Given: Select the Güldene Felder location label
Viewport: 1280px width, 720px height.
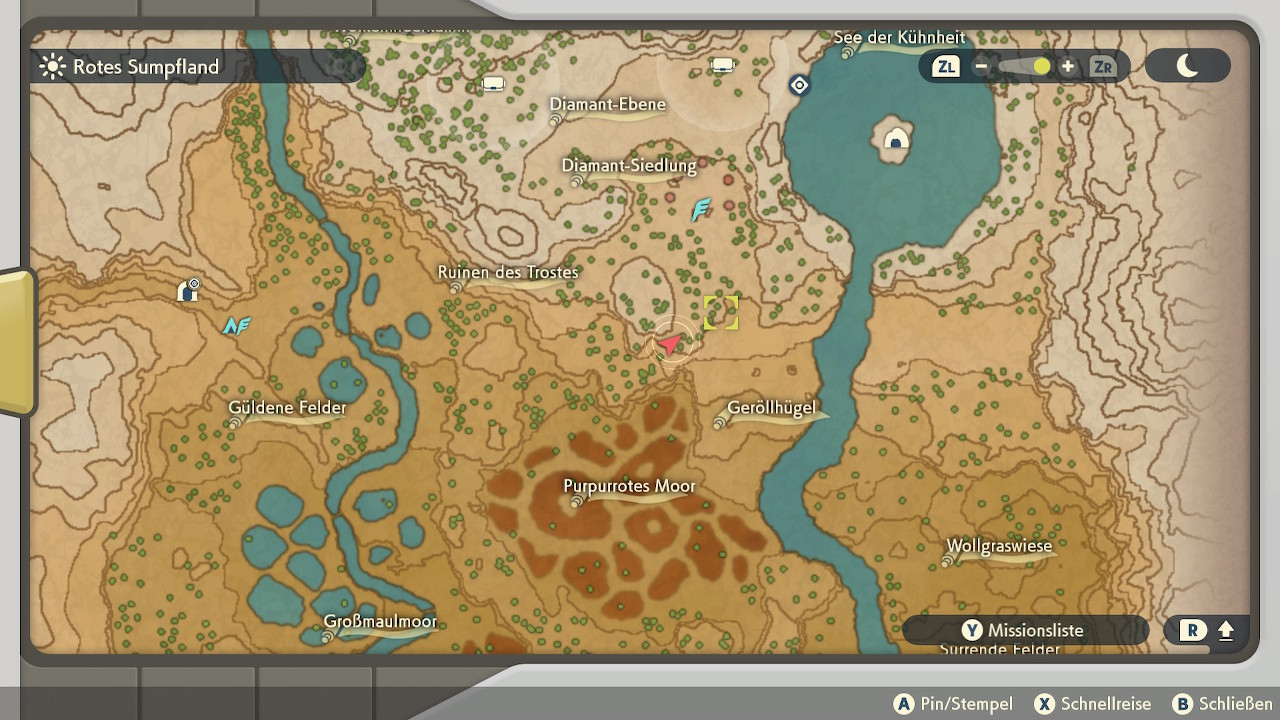Looking at the screenshot, I should coord(287,407).
